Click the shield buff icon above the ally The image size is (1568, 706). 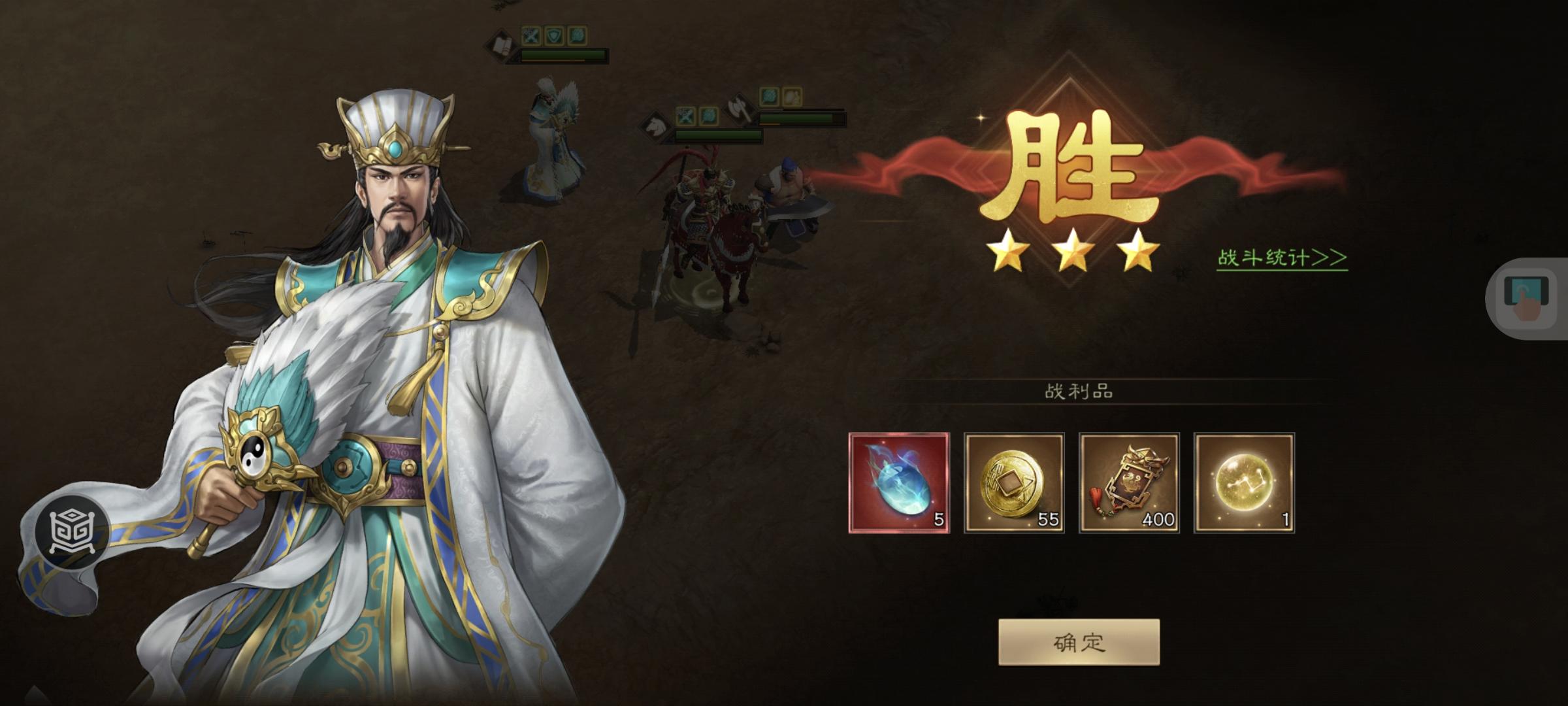coord(554,35)
